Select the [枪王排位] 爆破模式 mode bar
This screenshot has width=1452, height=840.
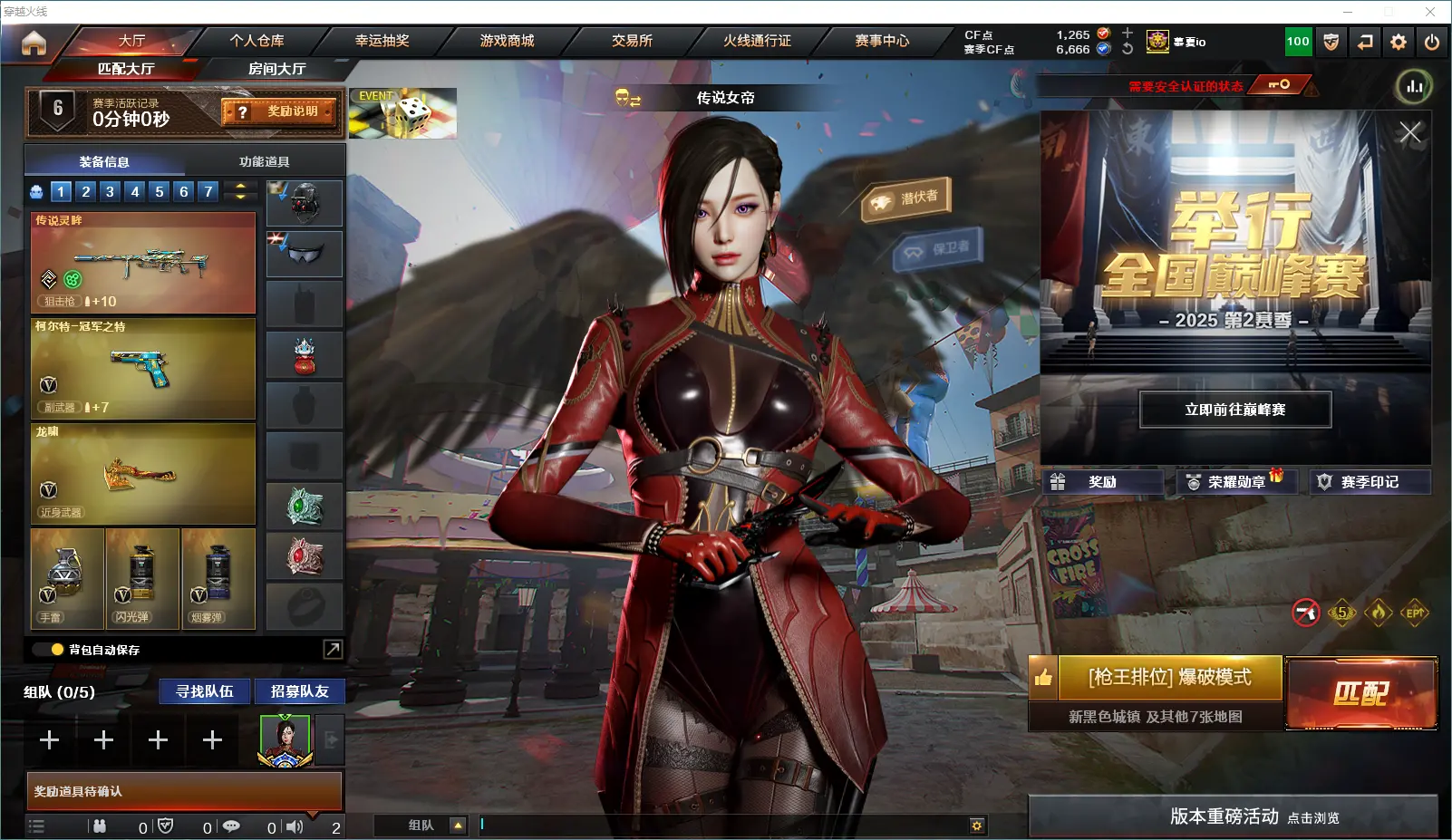point(1169,678)
